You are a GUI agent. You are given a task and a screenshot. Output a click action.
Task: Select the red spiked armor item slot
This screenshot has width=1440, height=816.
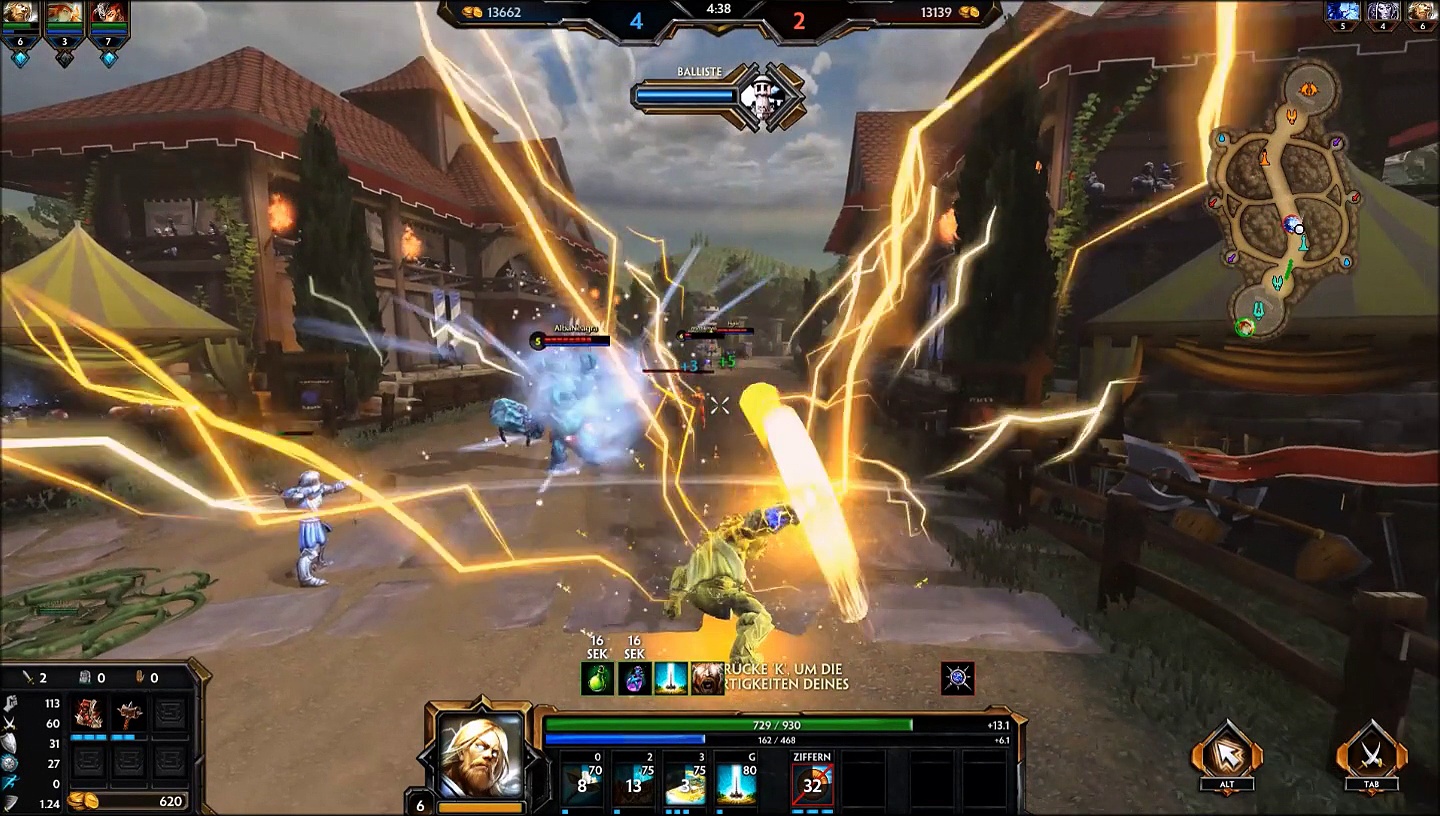90,714
